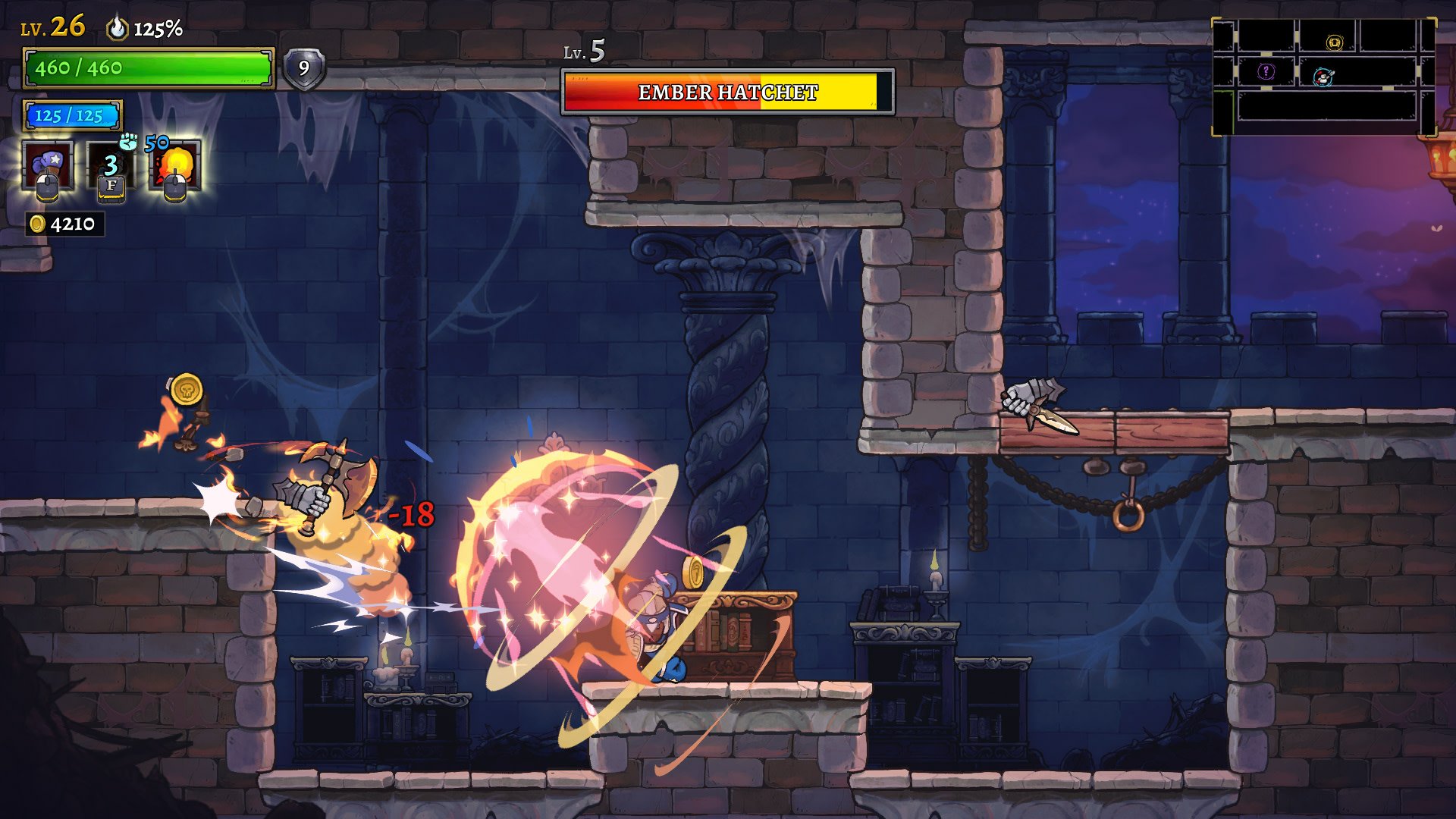Click the purple question mark room on the minimap
1456x819 pixels.
pyautogui.click(x=1266, y=71)
